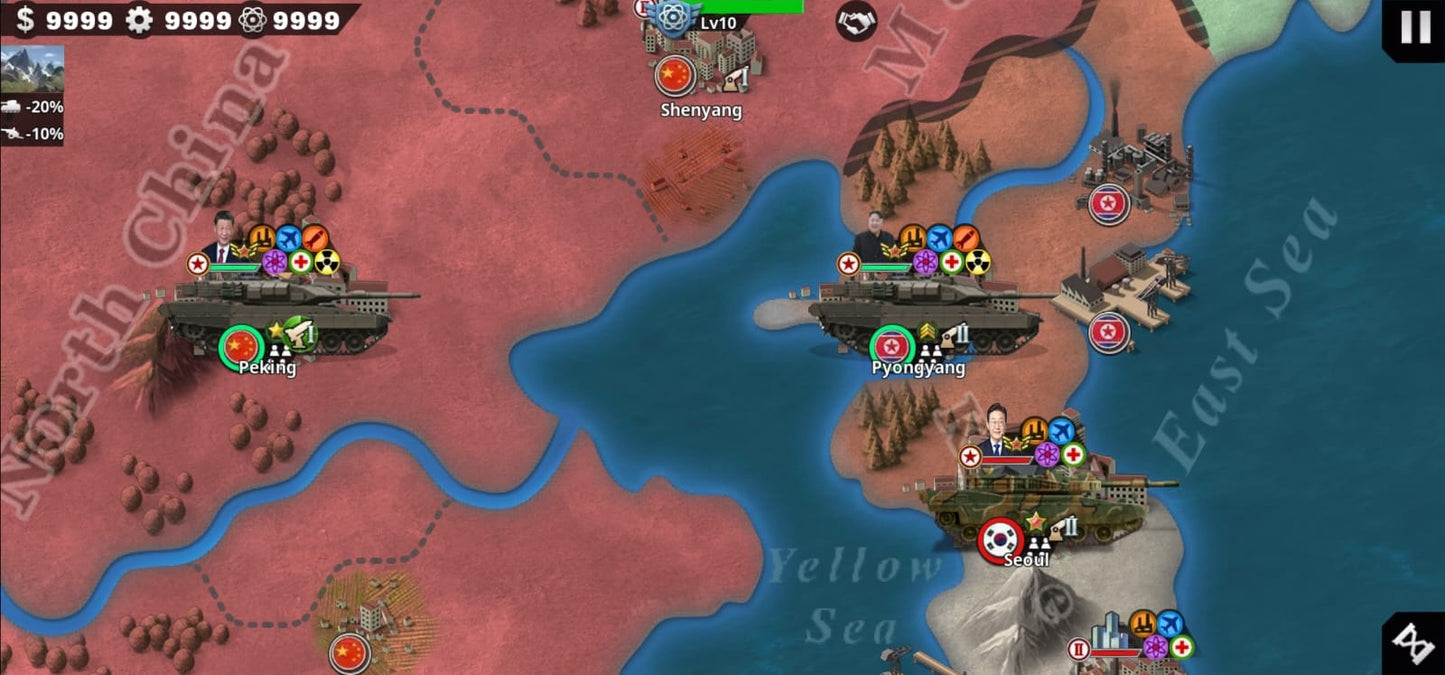
Task: Pause the game with the pause button
Action: [1415, 27]
